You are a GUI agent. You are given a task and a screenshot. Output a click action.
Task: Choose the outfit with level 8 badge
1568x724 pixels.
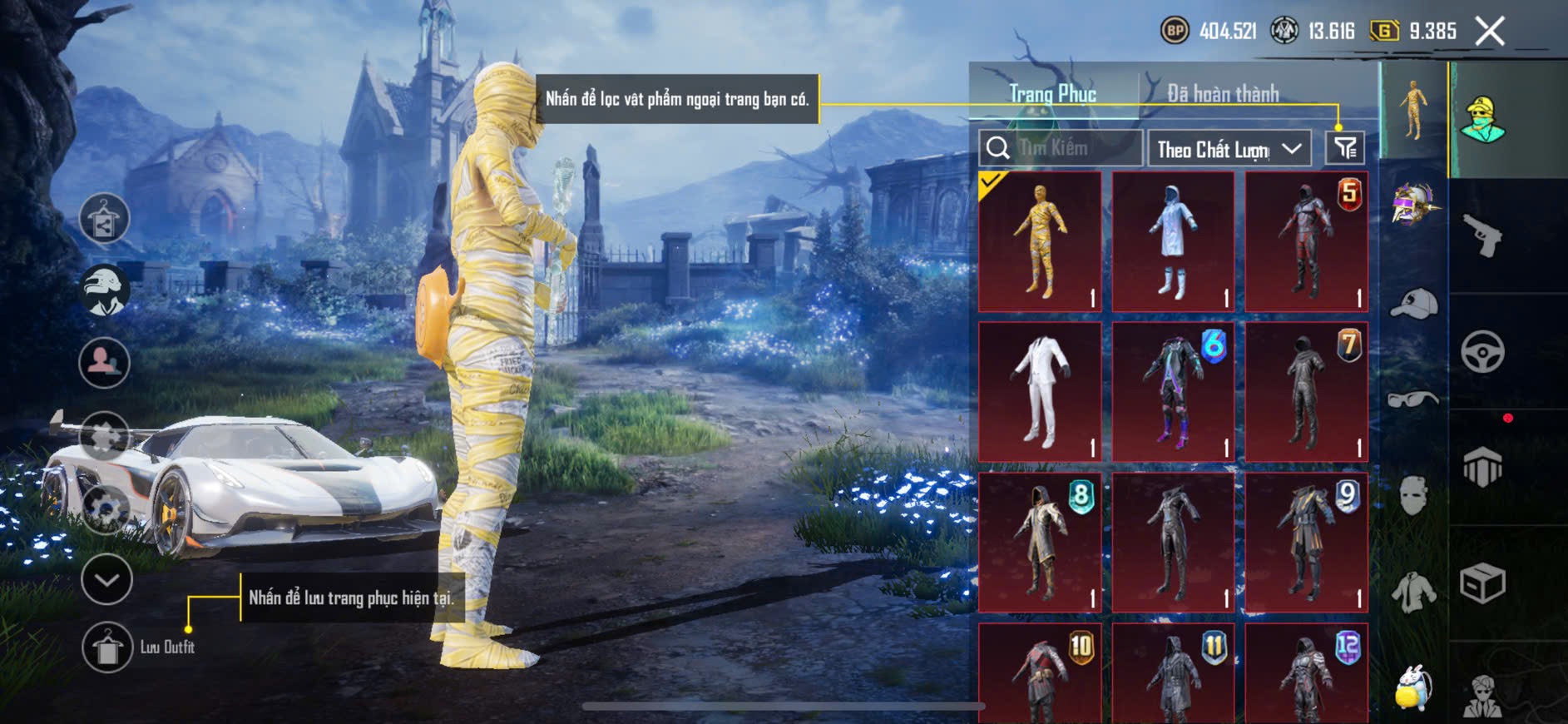[1040, 542]
